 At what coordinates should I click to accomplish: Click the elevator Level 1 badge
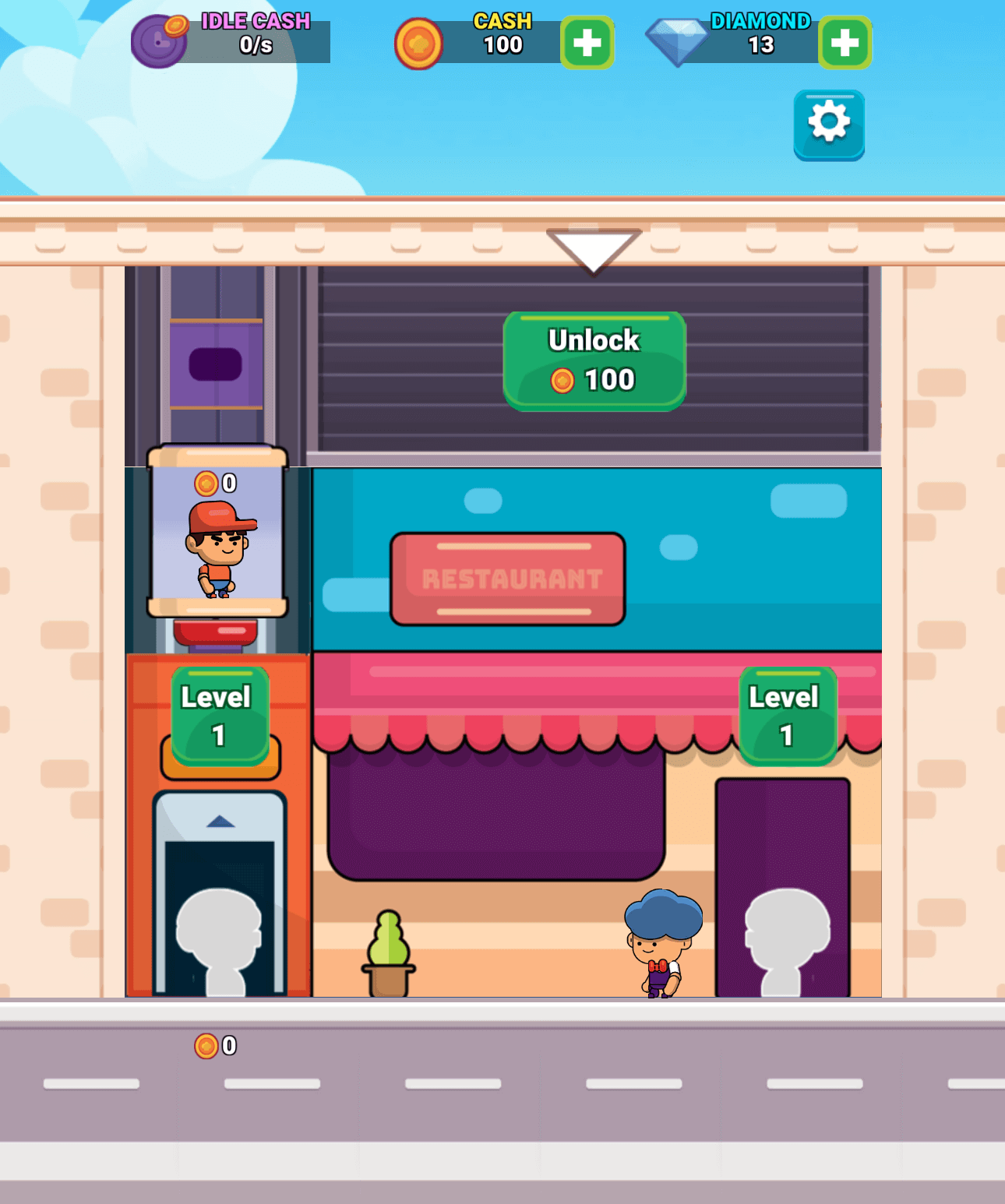218,713
